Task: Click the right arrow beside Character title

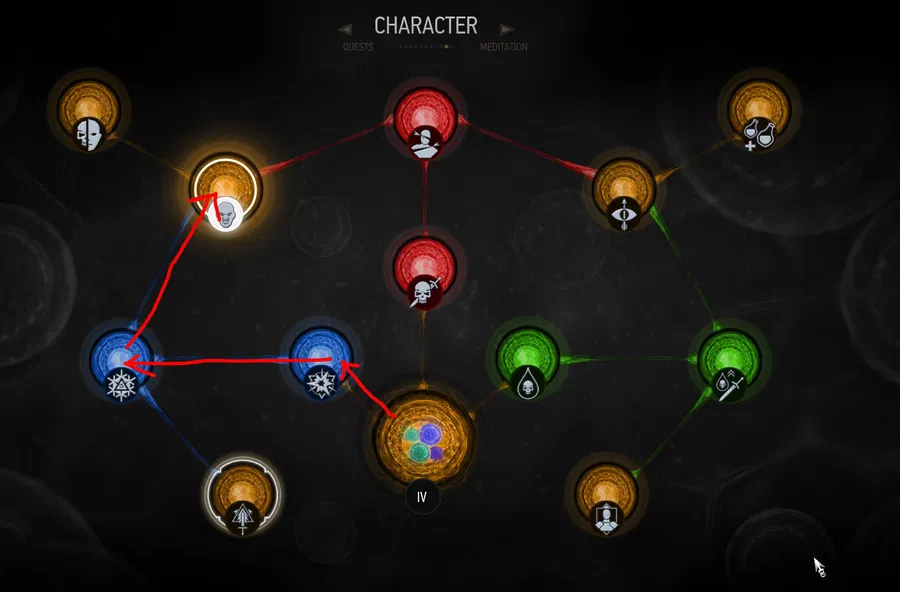Action: pyautogui.click(x=506, y=29)
